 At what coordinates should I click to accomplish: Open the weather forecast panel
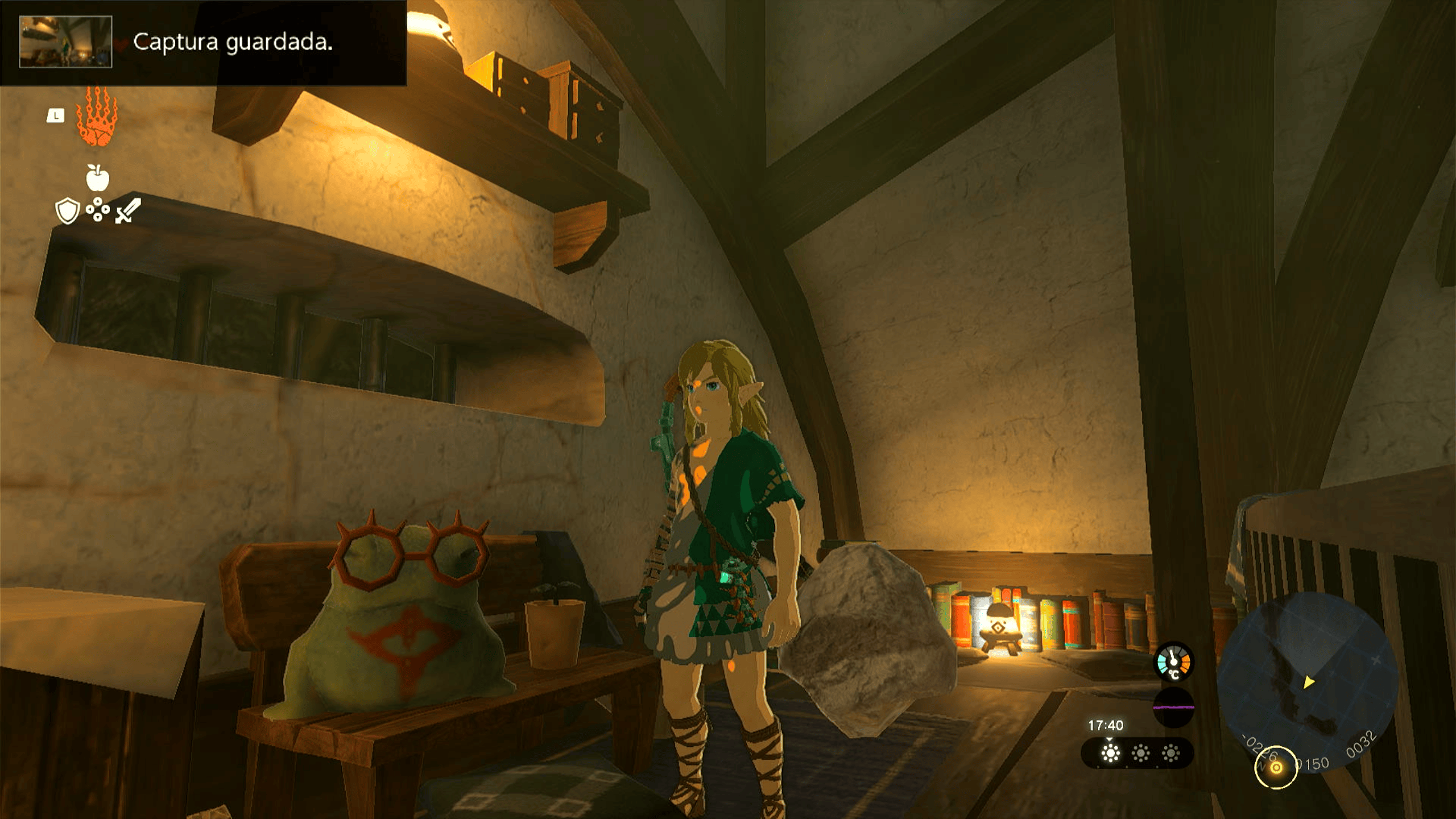tap(1137, 753)
